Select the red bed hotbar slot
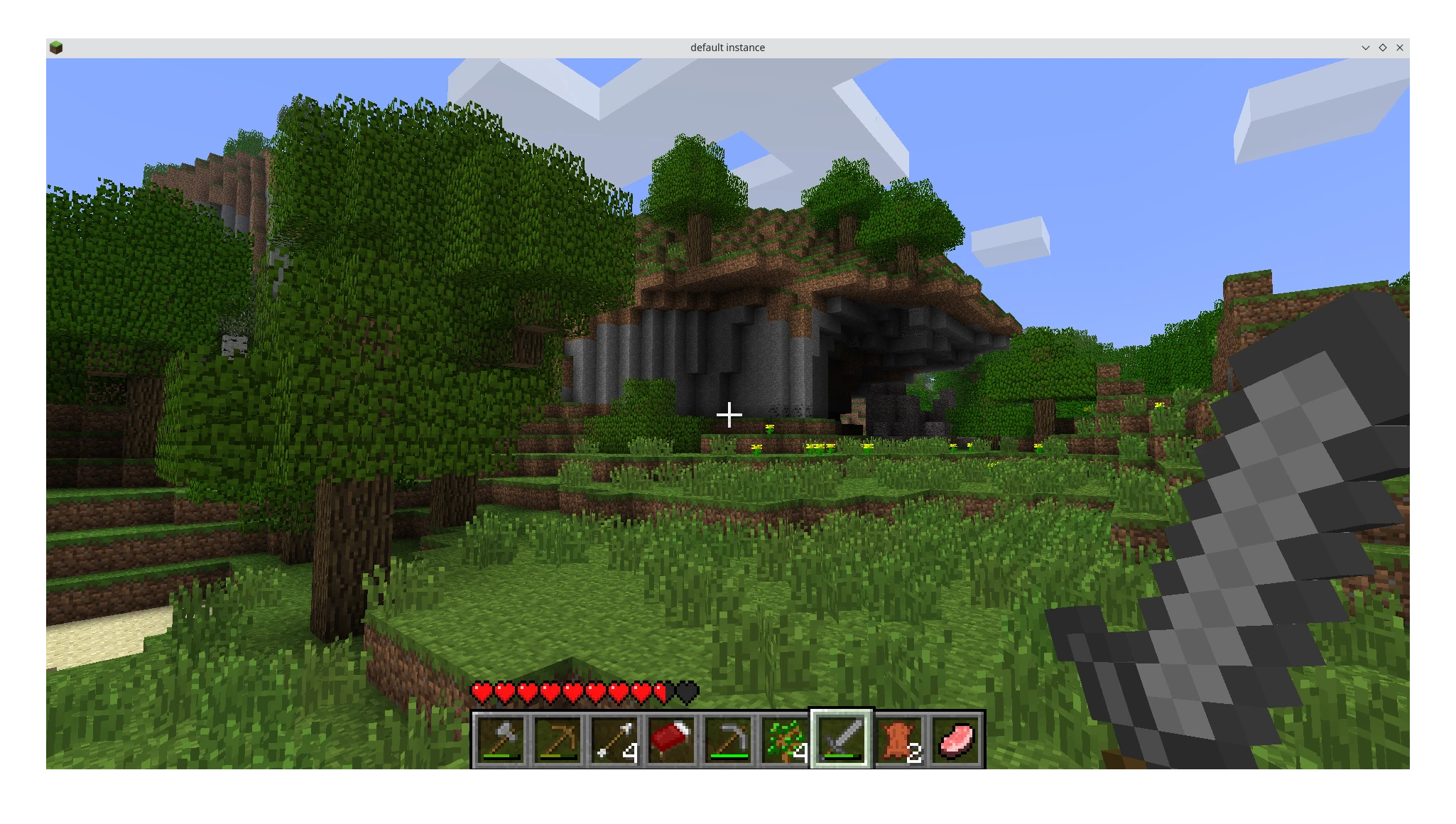This screenshot has height=824, width=1456. [671, 740]
